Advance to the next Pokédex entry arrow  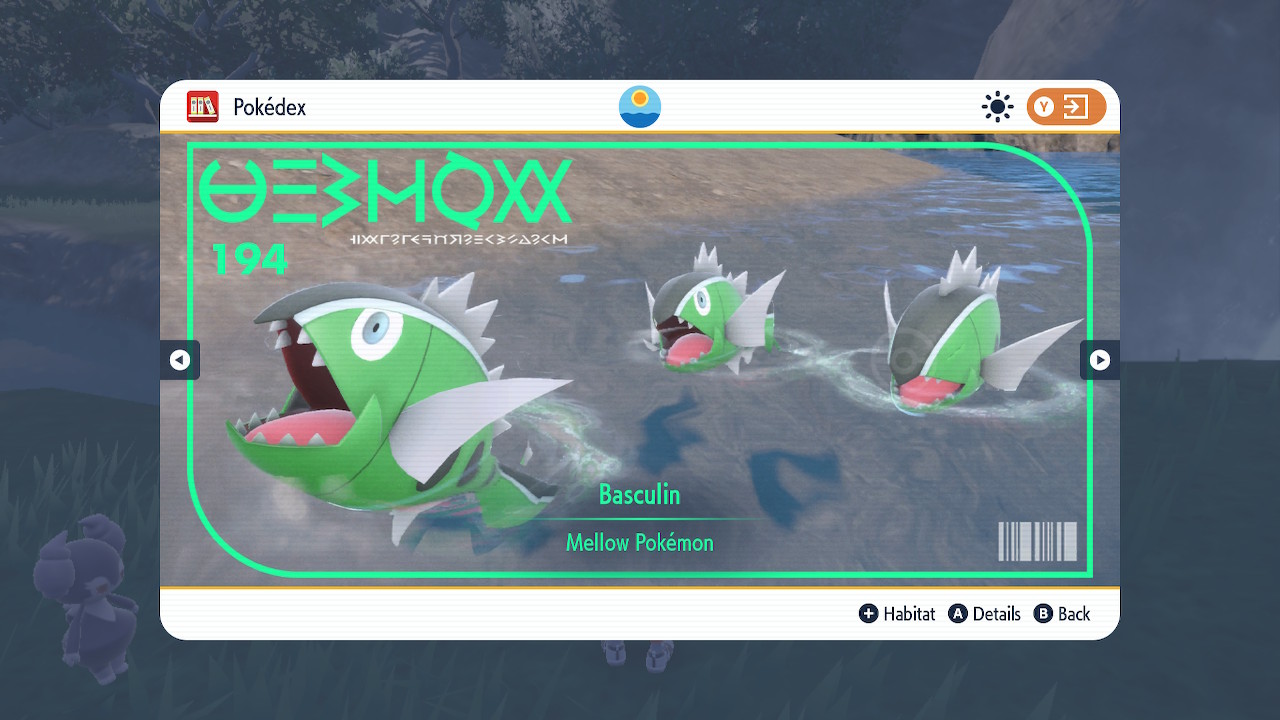click(x=1099, y=360)
